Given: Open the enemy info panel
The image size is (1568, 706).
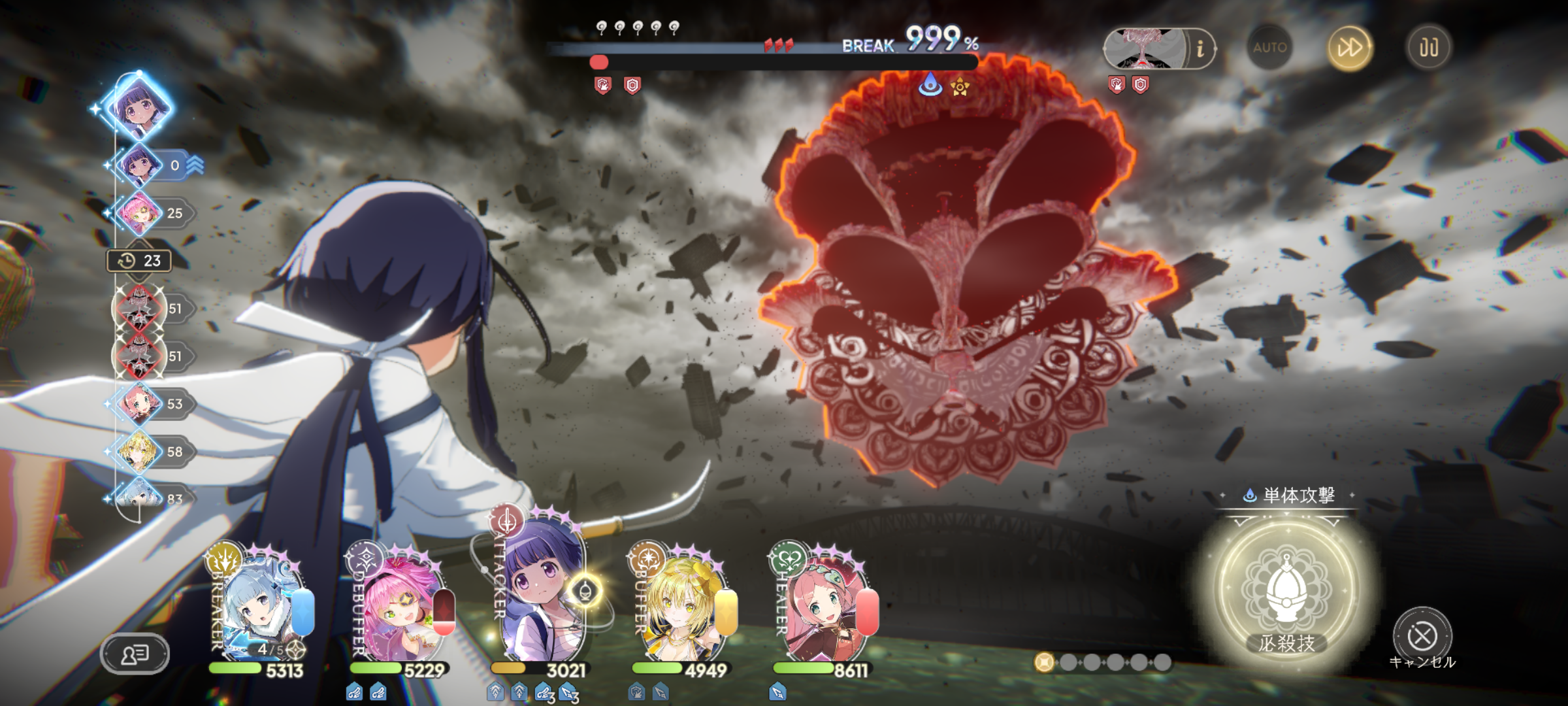Looking at the screenshot, I should (1200, 49).
